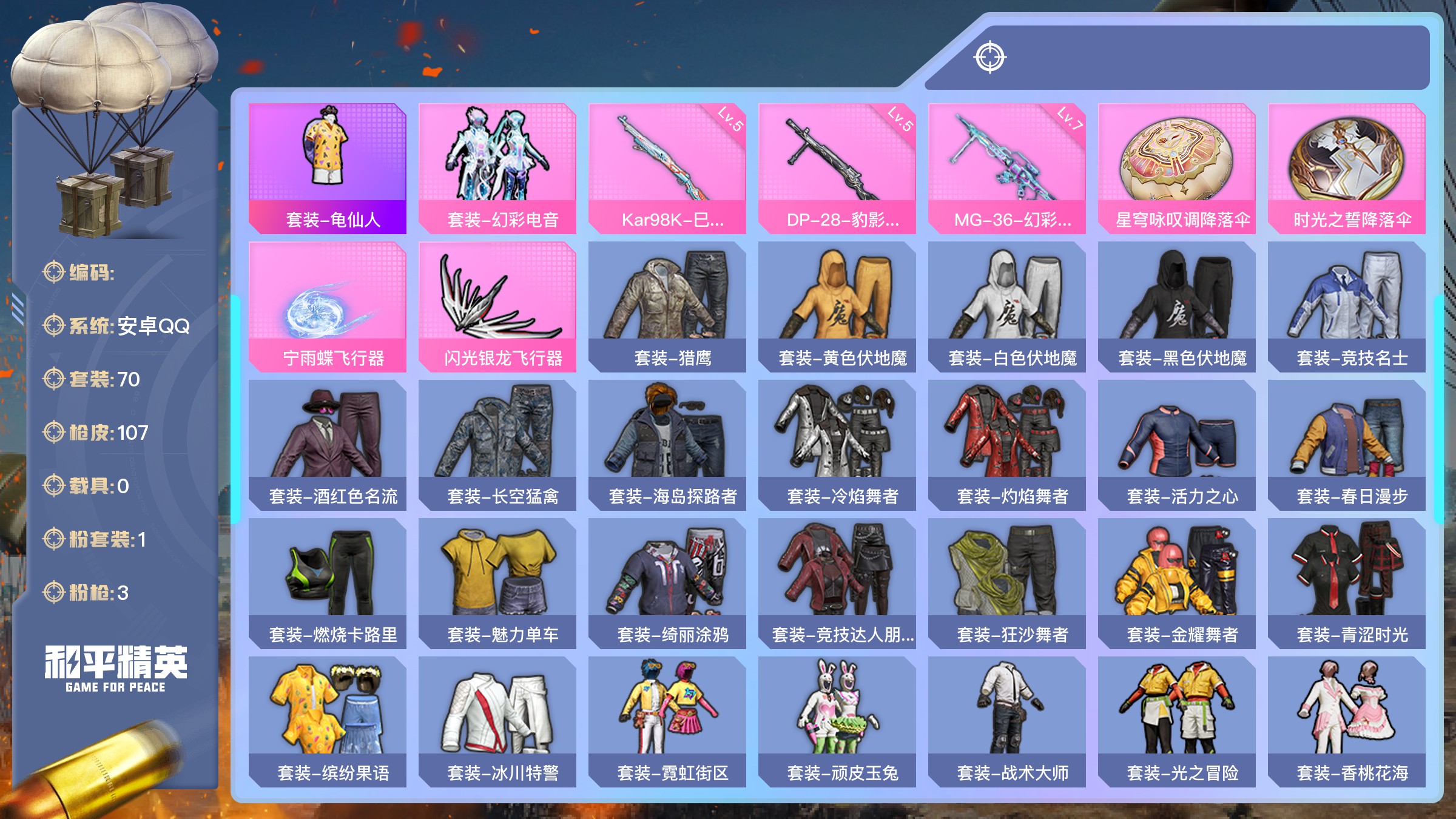Select the 套装-燃烧卡路里 outfit tile

click(328, 583)
